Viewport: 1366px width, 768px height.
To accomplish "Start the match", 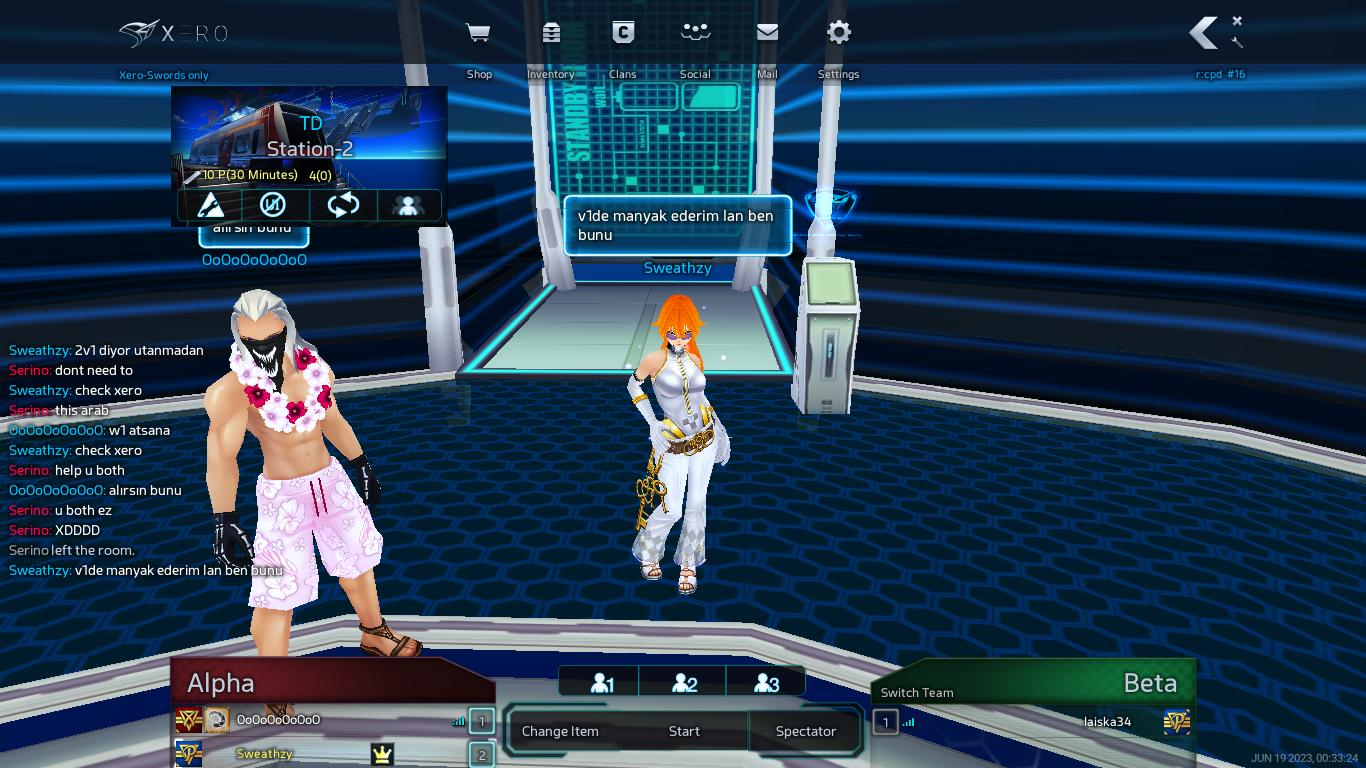I will [684, 731].
